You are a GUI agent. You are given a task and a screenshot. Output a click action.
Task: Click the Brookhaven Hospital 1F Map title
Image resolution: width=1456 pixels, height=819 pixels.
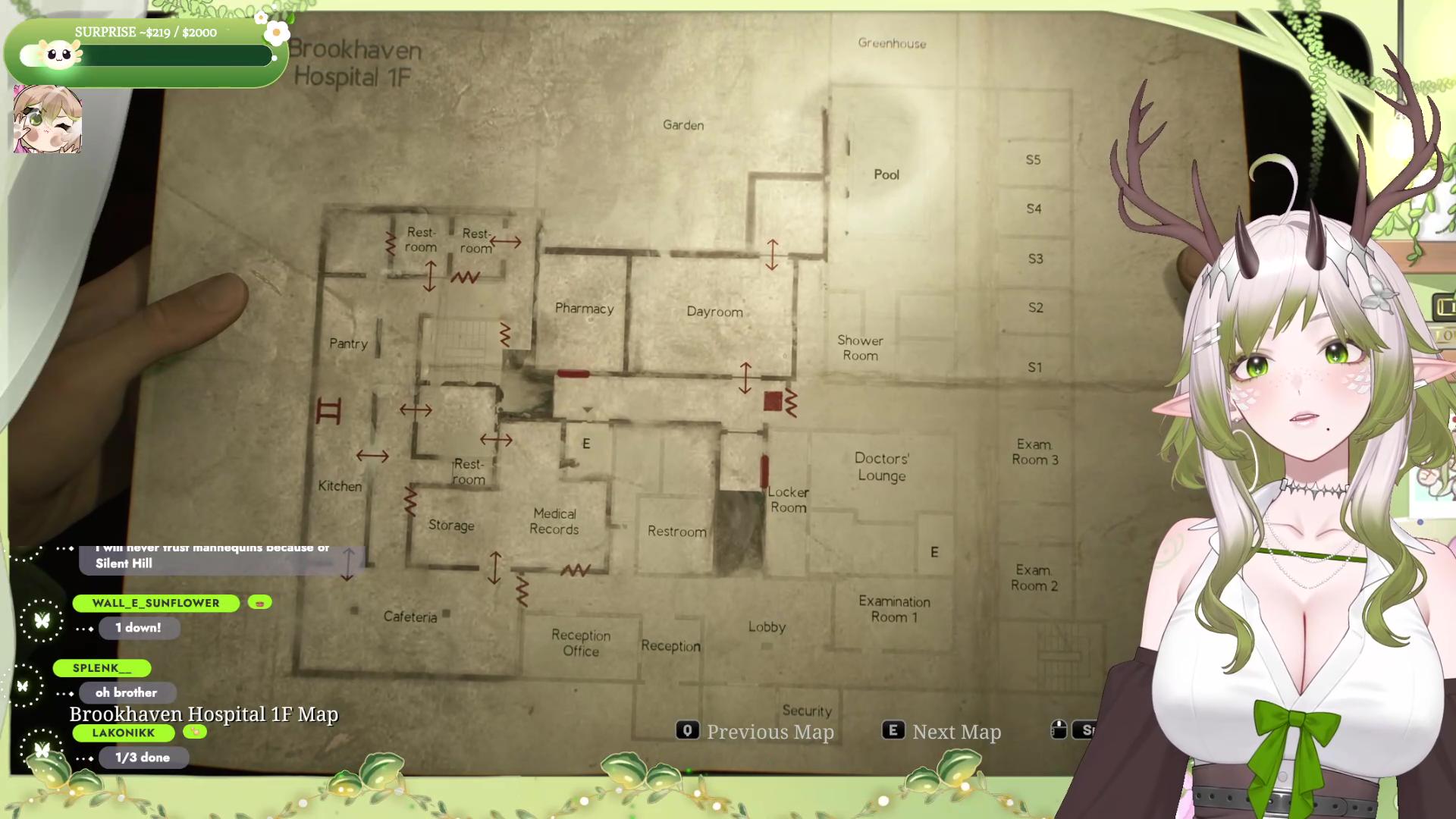pos(202,714)
